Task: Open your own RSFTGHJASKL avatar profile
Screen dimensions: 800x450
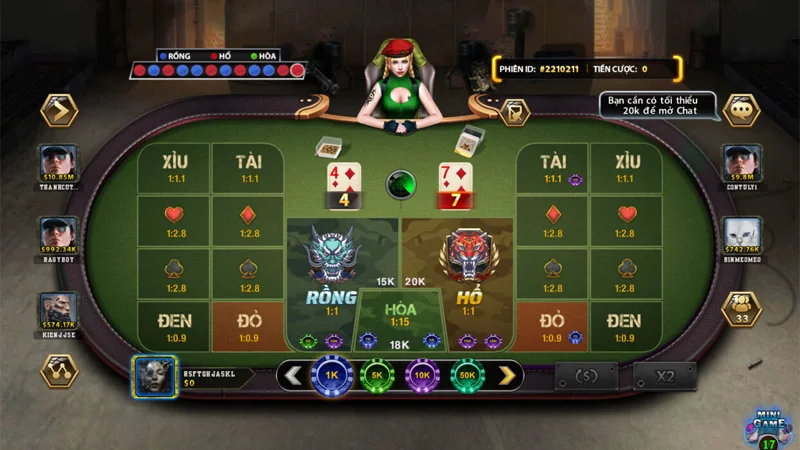Action: click(x=155, y=376)
